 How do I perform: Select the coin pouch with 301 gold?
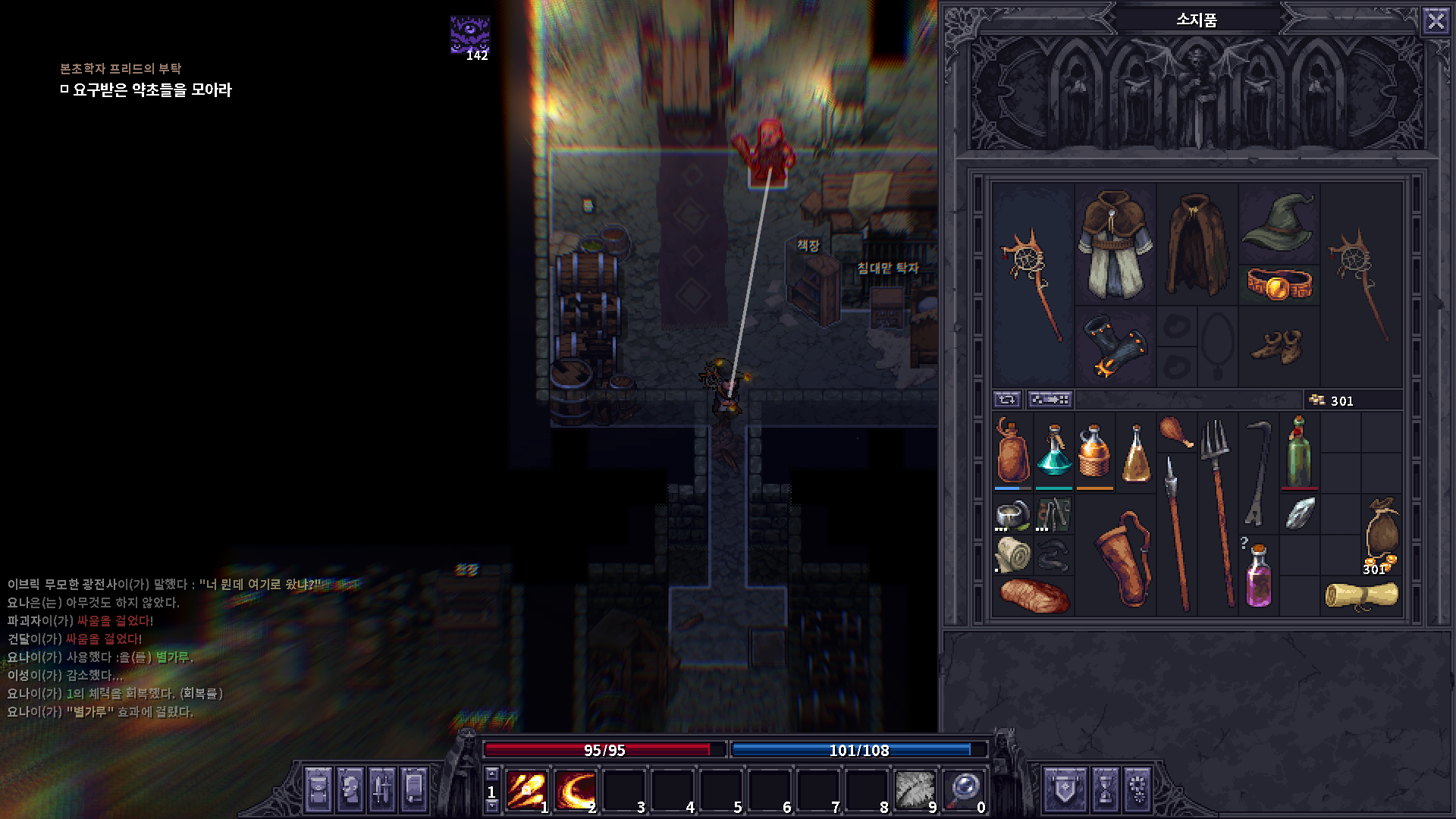click(1381, 533)
